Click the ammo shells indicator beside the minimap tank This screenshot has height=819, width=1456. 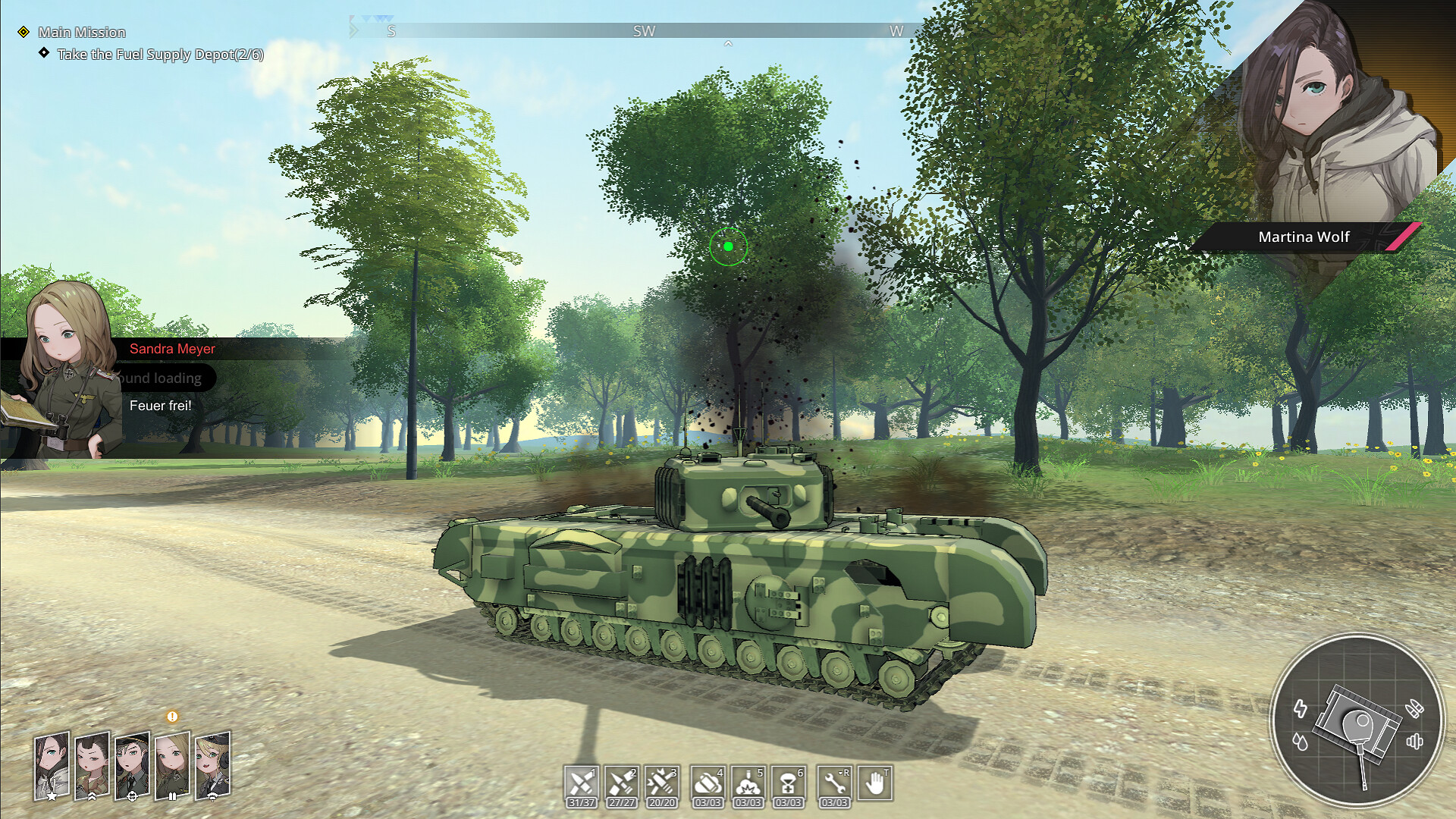(x=1415, y=707)
